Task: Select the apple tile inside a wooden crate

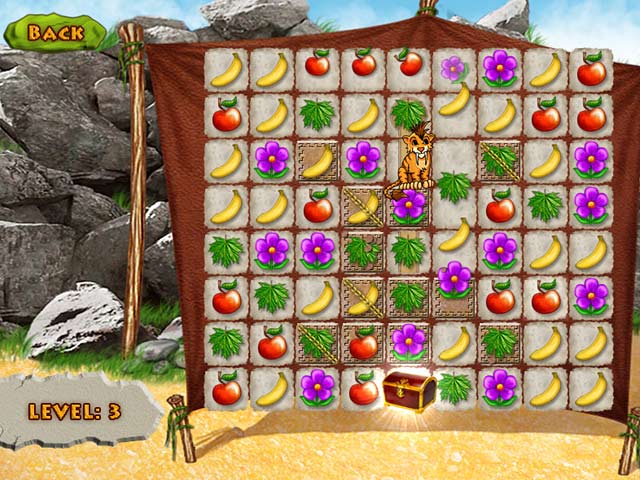Action: pyautogui.click(x=363, y=343)
